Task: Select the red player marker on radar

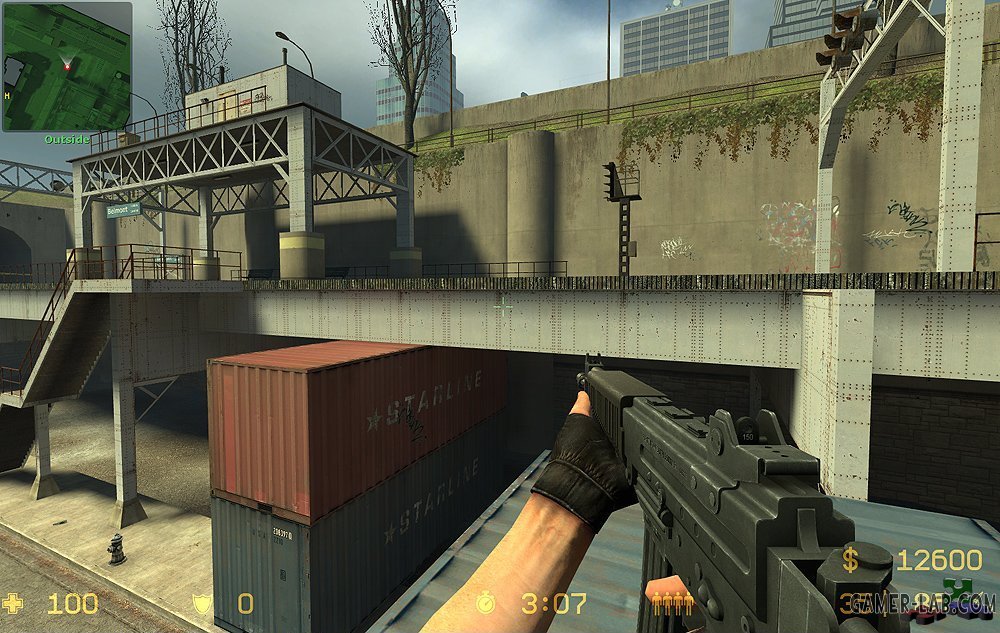Action: (68, 66)
